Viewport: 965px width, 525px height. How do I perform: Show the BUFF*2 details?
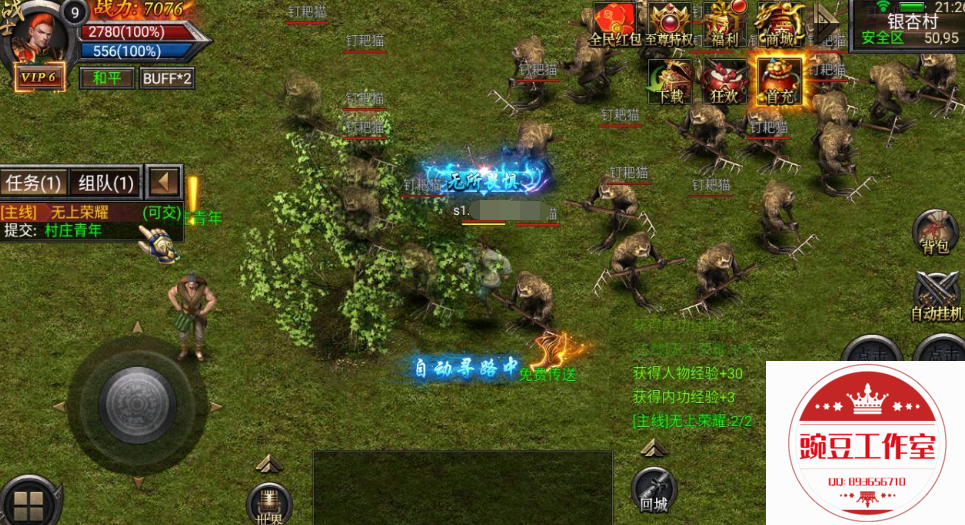(166, 78)
